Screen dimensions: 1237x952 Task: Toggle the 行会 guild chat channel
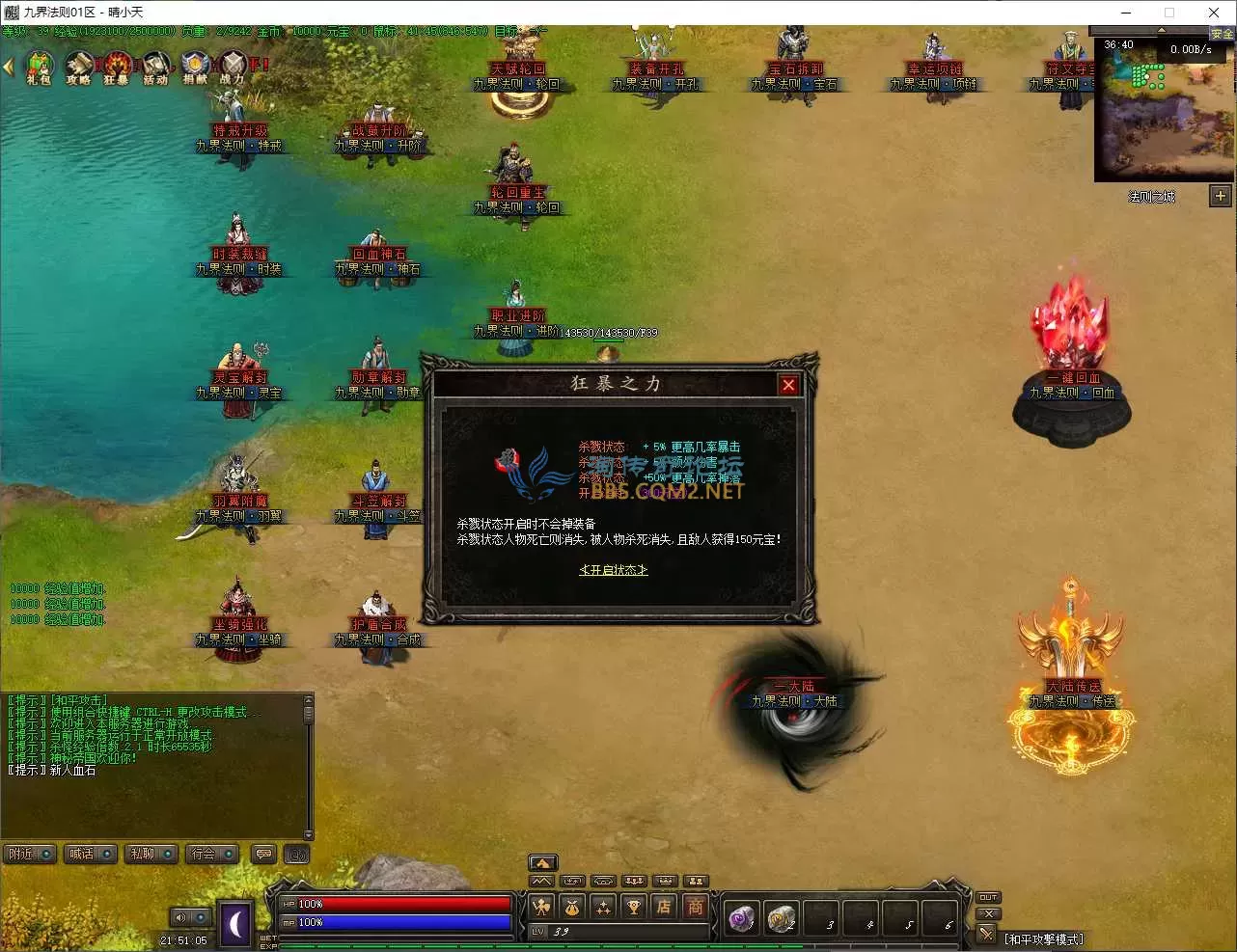pyautogui.click(x=210, y=854)
